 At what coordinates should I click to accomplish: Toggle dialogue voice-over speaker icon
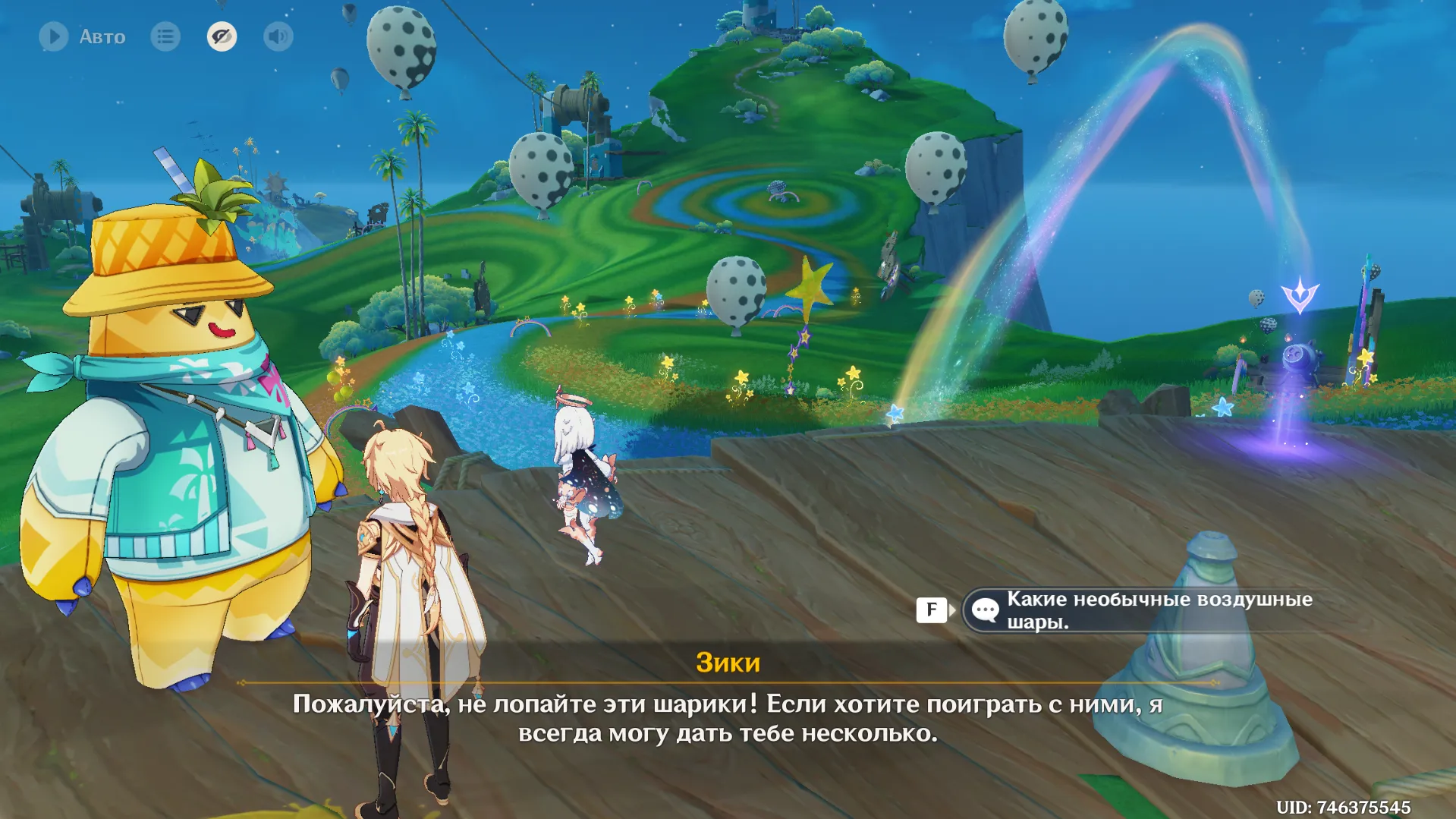coord(278,36)
